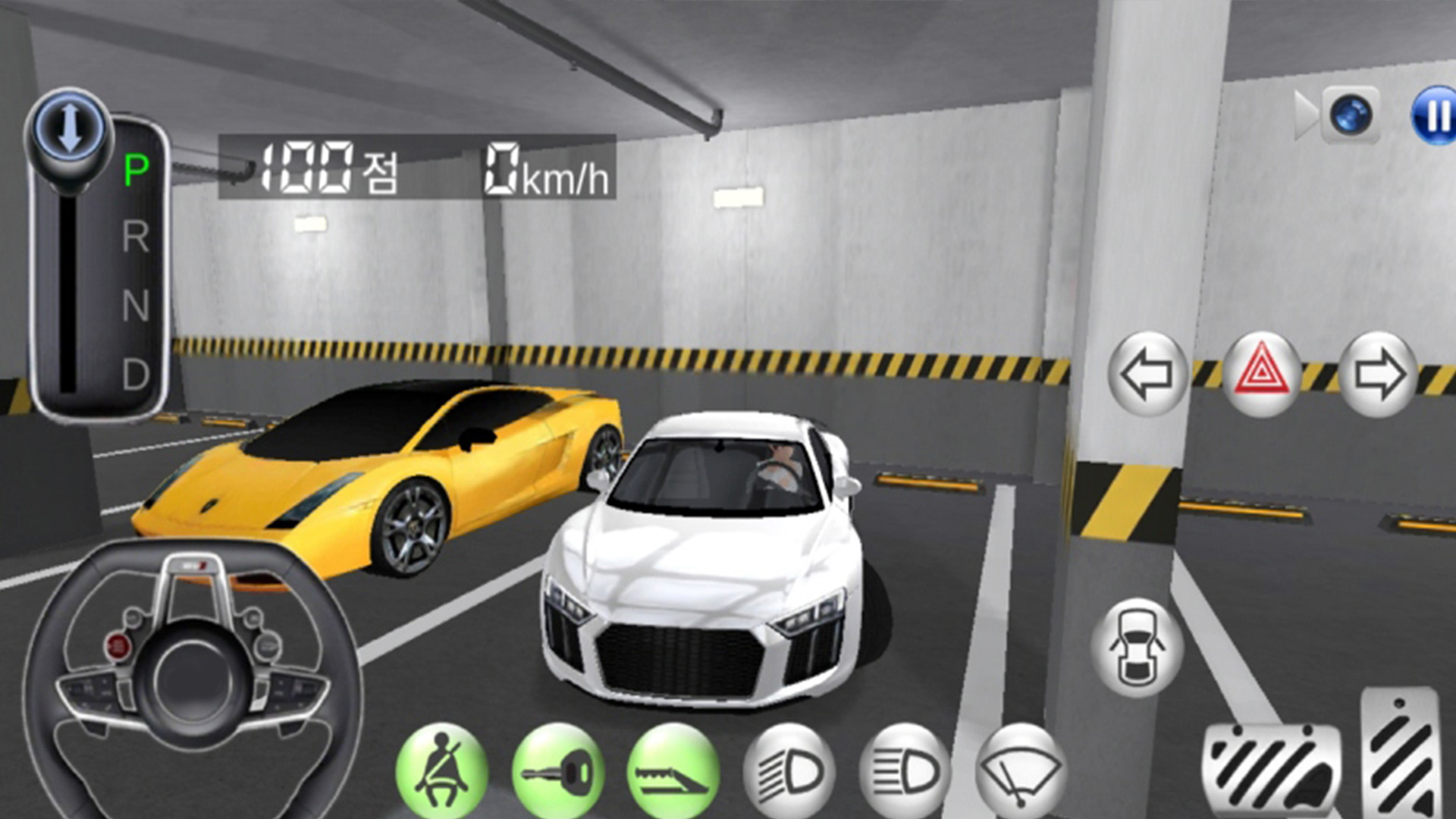The height and width of the screenshot is (819, 1456).
Task: Select P park on gear shifter
Action: click(136, 169)
